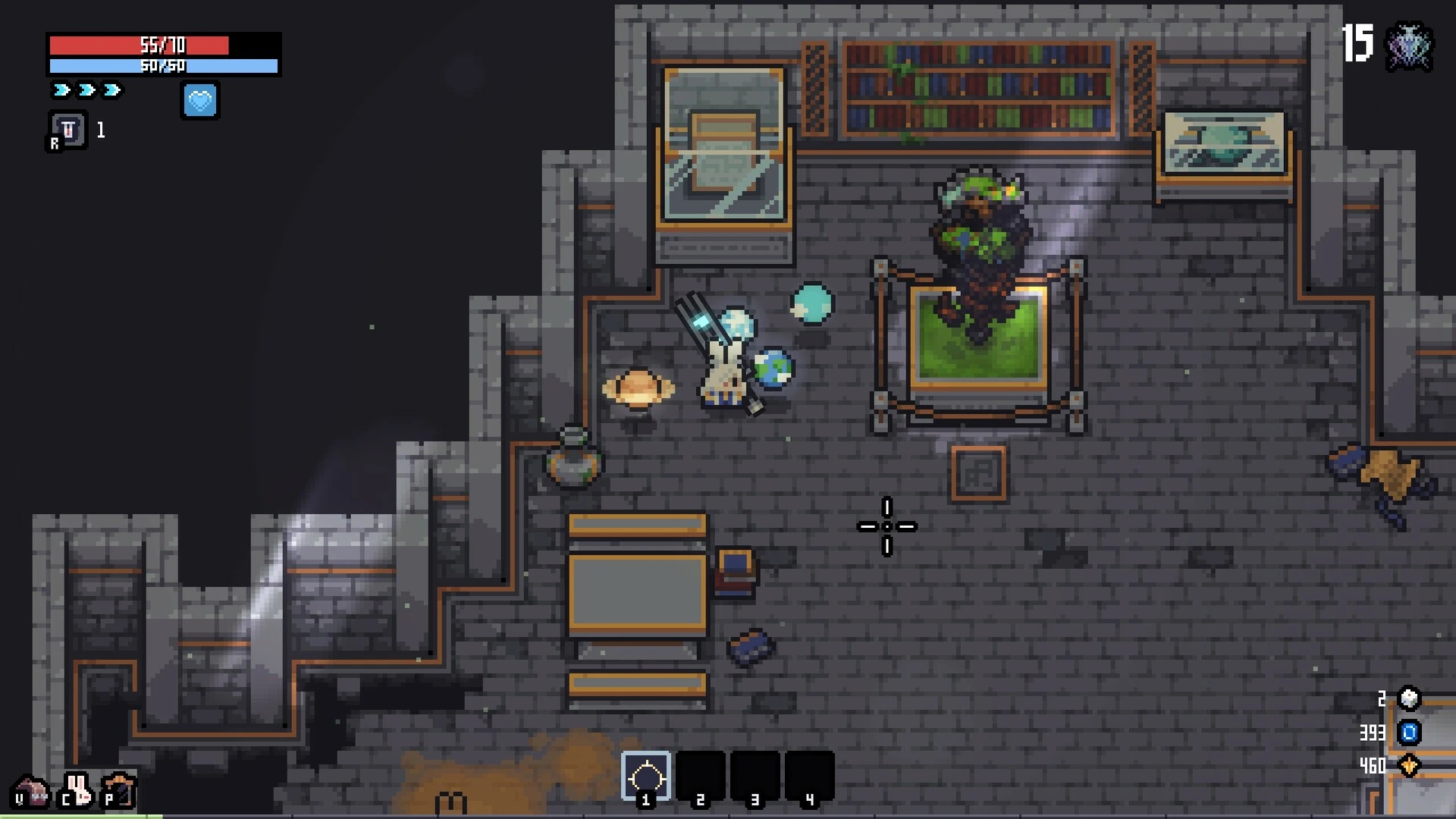The height and width of the screenshot is (819, 1456).
Task: Open the anvil crafting icon
Action: [121, 790]
